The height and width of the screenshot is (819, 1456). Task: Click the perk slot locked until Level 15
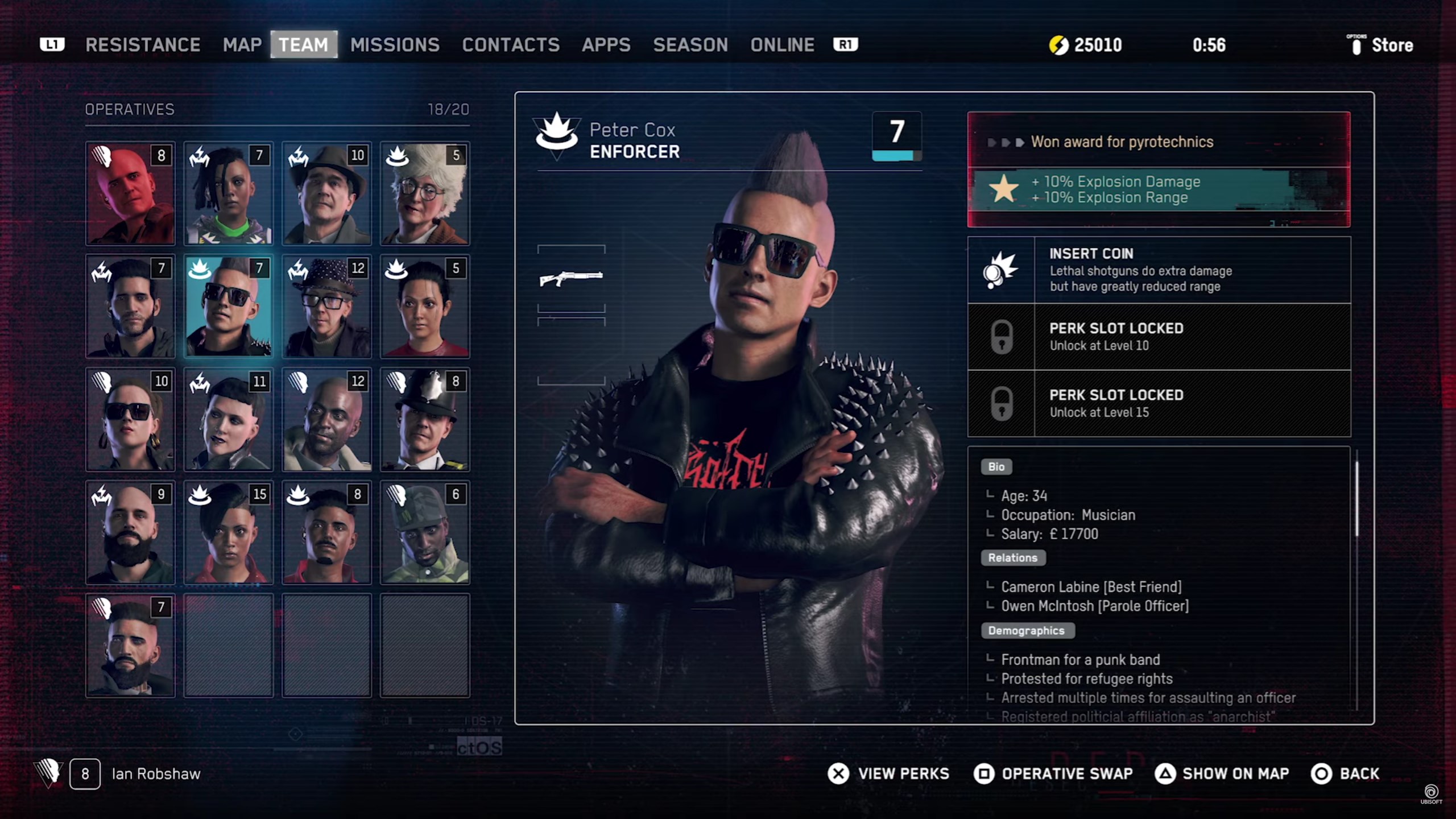[1159, 403]
